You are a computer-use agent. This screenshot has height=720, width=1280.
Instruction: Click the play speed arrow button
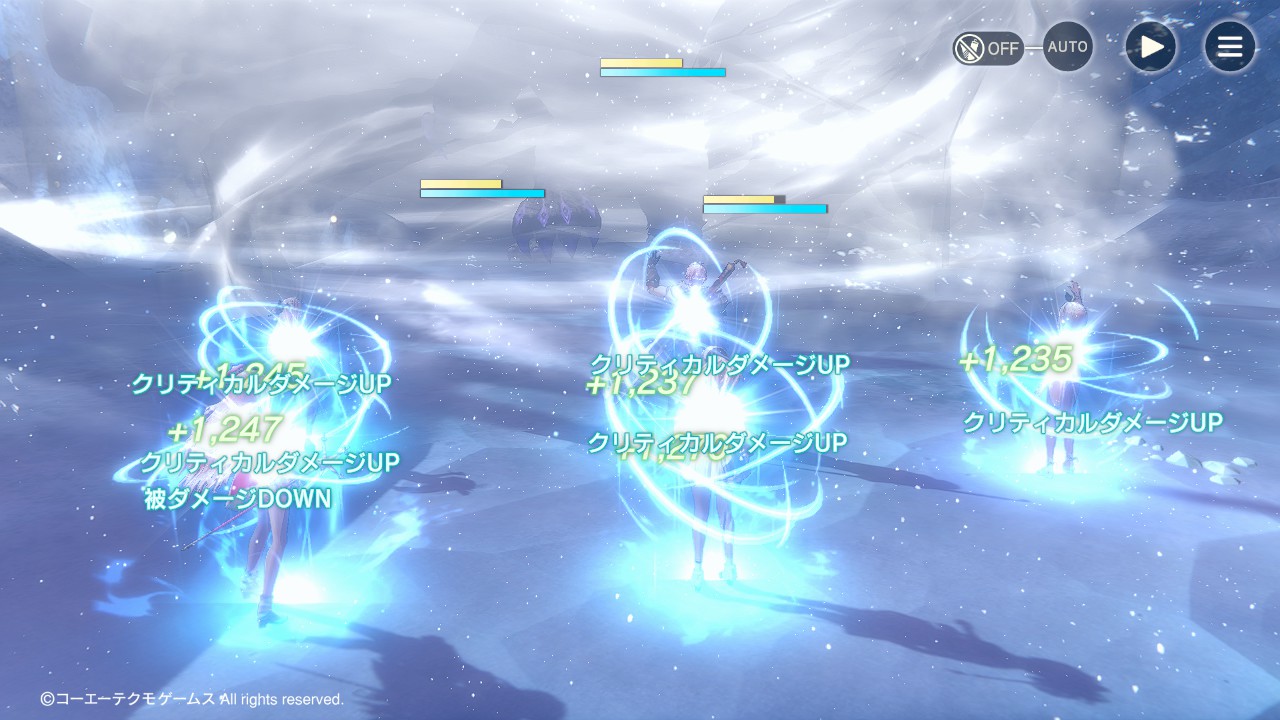click(1151, 47)
